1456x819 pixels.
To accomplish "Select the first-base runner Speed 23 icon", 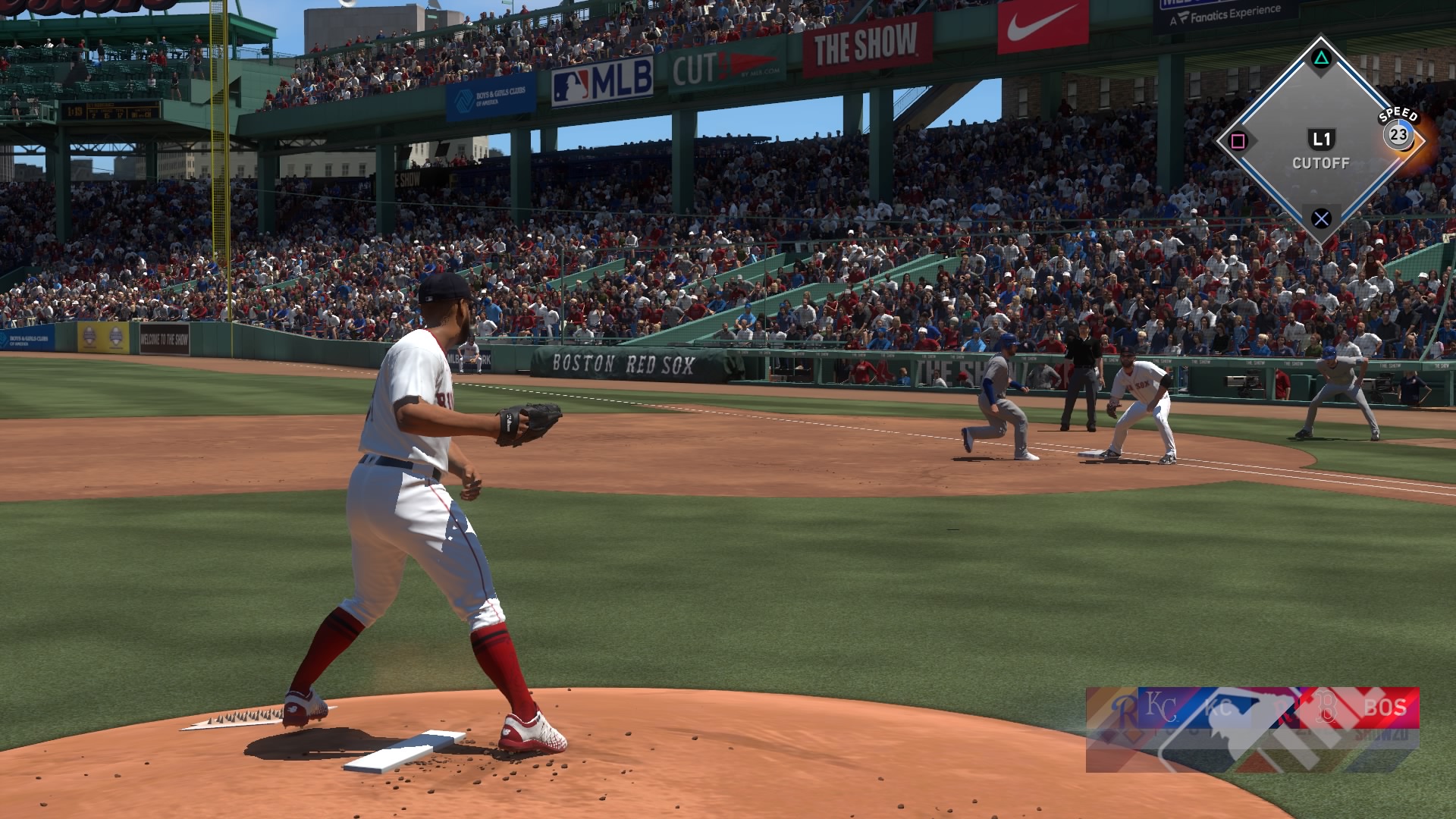I will [1398, 136].
